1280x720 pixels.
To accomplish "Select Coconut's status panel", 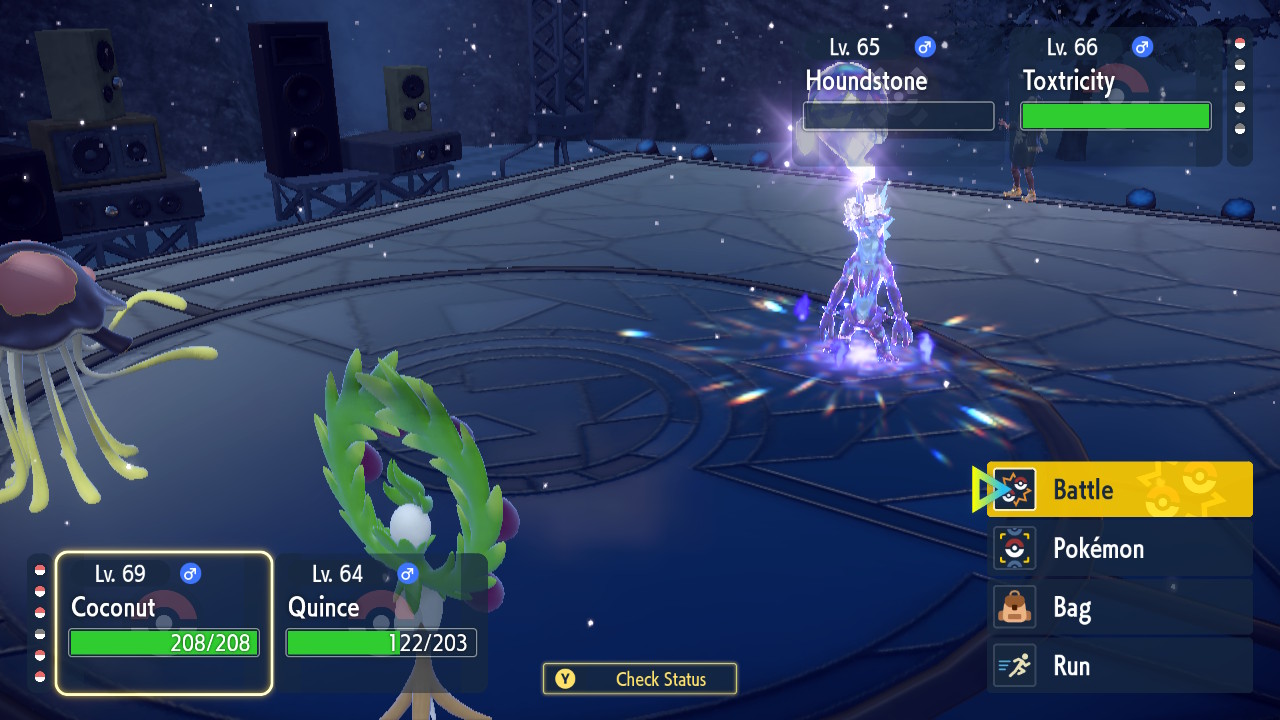I will pos(164,622).
